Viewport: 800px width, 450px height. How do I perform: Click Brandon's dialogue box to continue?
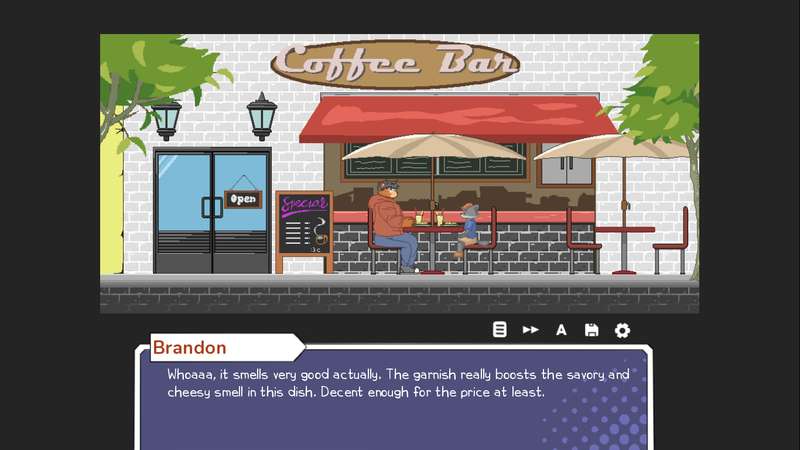[x=395, y=400]
